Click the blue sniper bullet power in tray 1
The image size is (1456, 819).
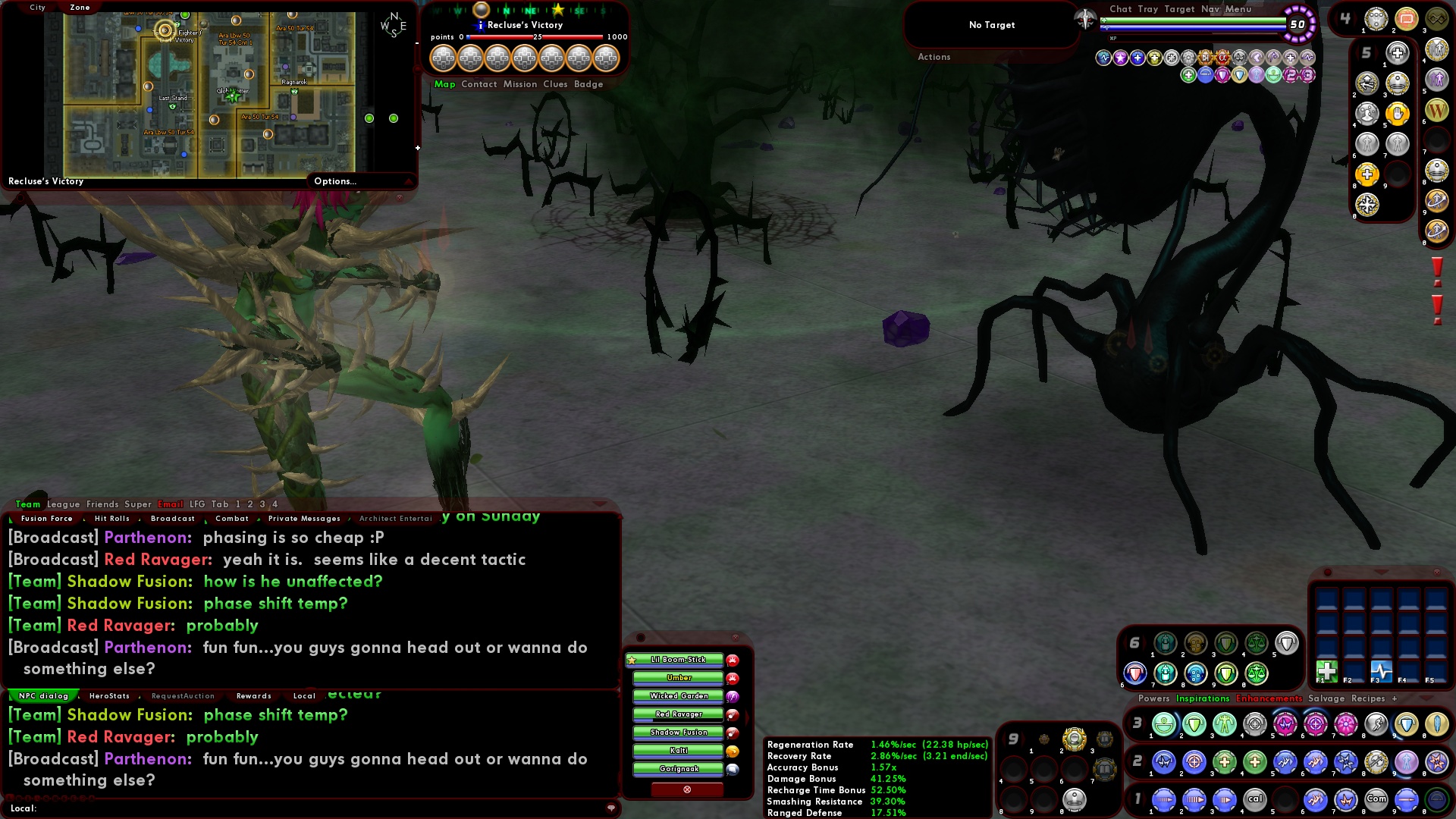(x=1405, y=799)
